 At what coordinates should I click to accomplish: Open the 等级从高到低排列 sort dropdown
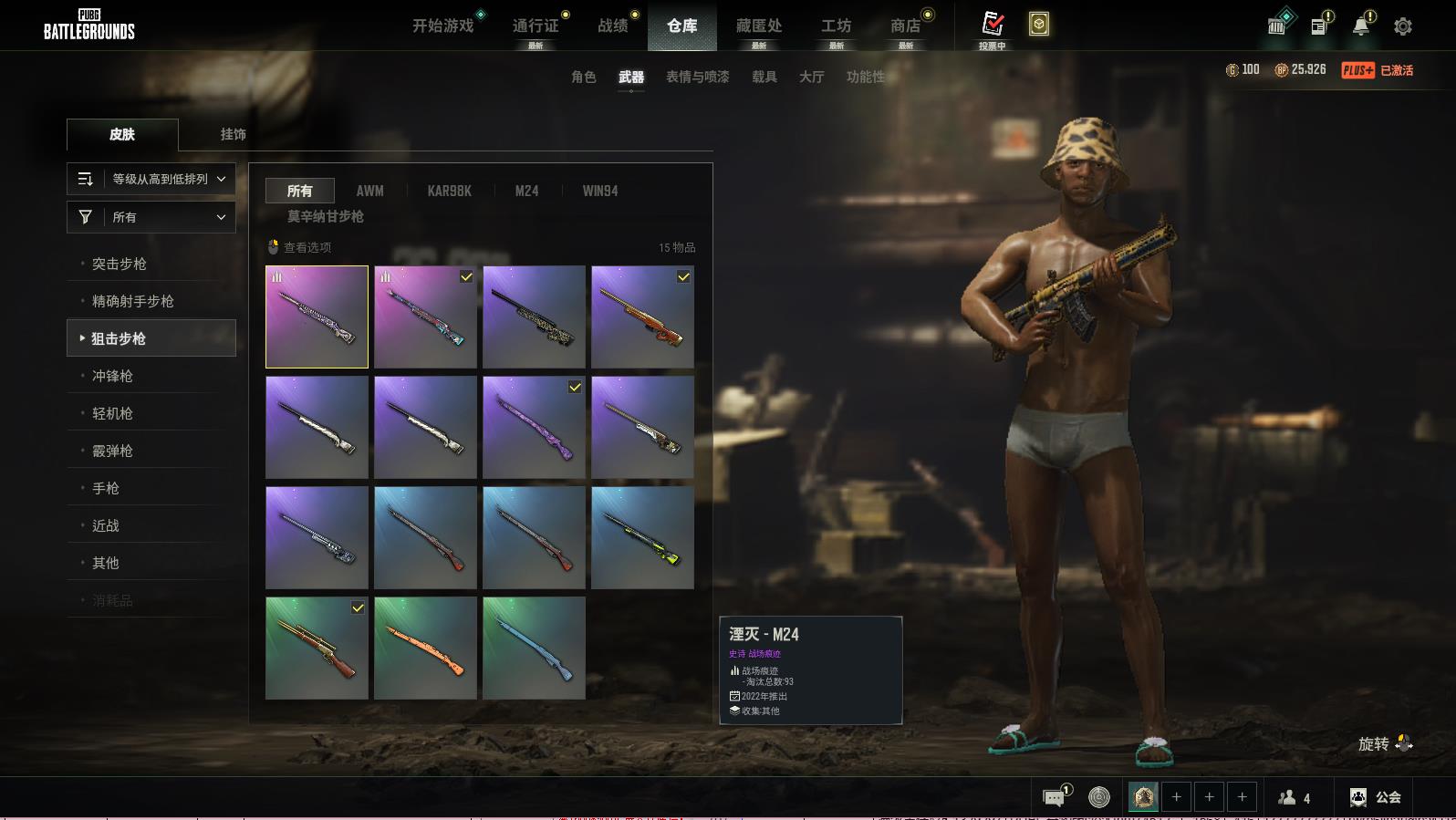(x=151, y=179)
